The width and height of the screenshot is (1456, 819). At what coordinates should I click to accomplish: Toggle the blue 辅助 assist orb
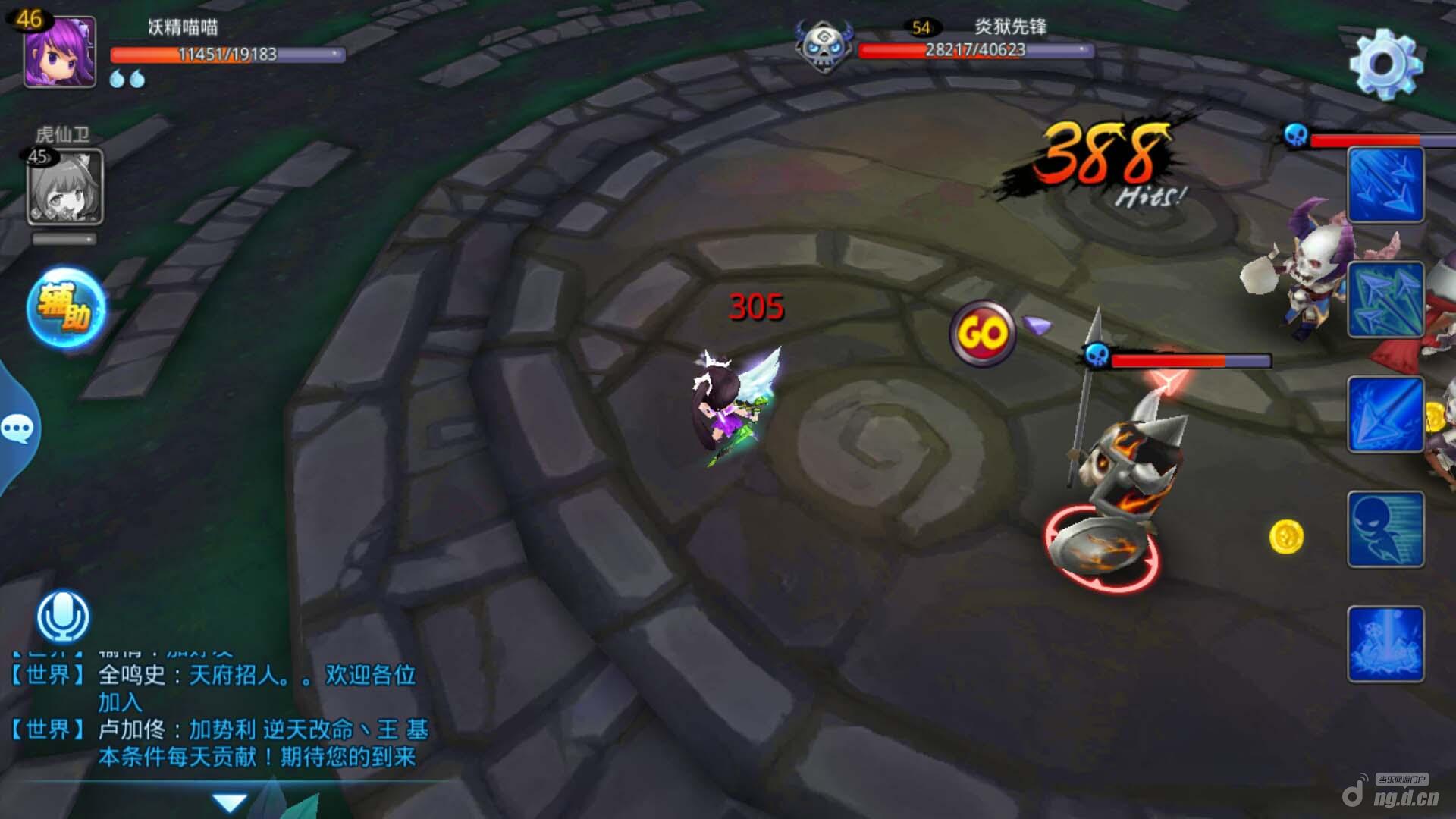pos(66,308)
